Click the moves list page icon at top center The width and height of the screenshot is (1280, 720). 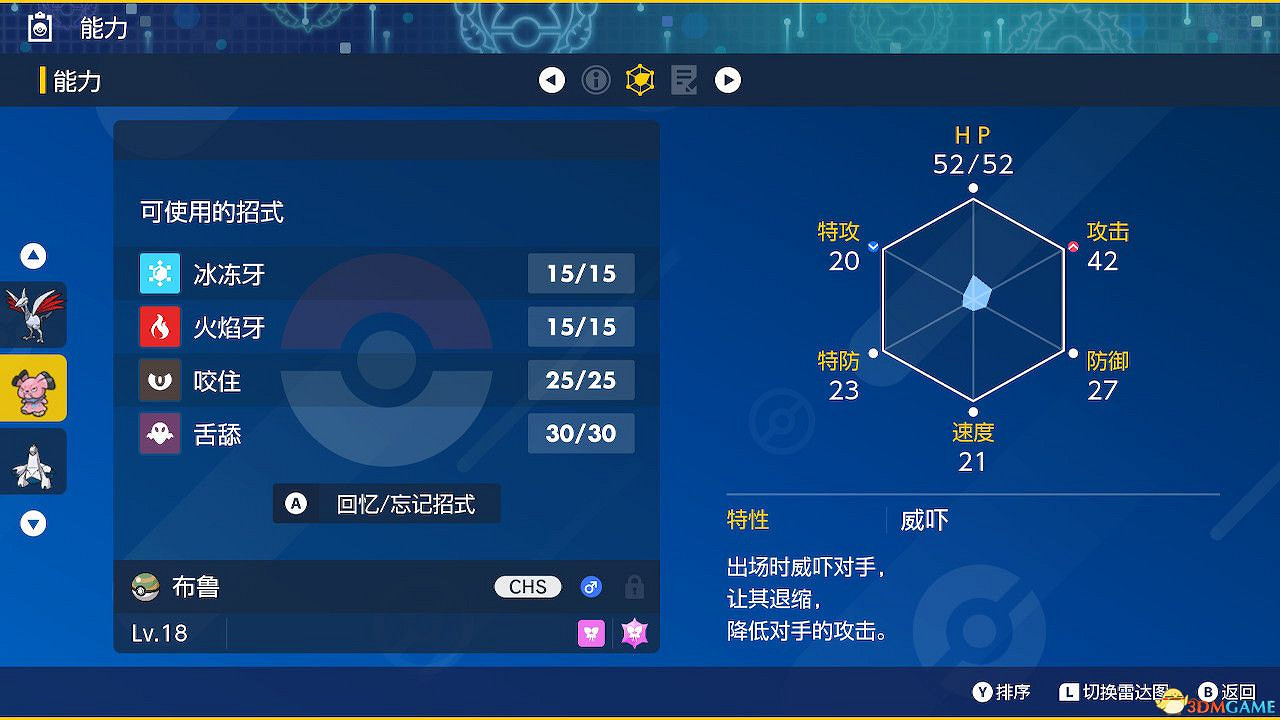(683, 80)
